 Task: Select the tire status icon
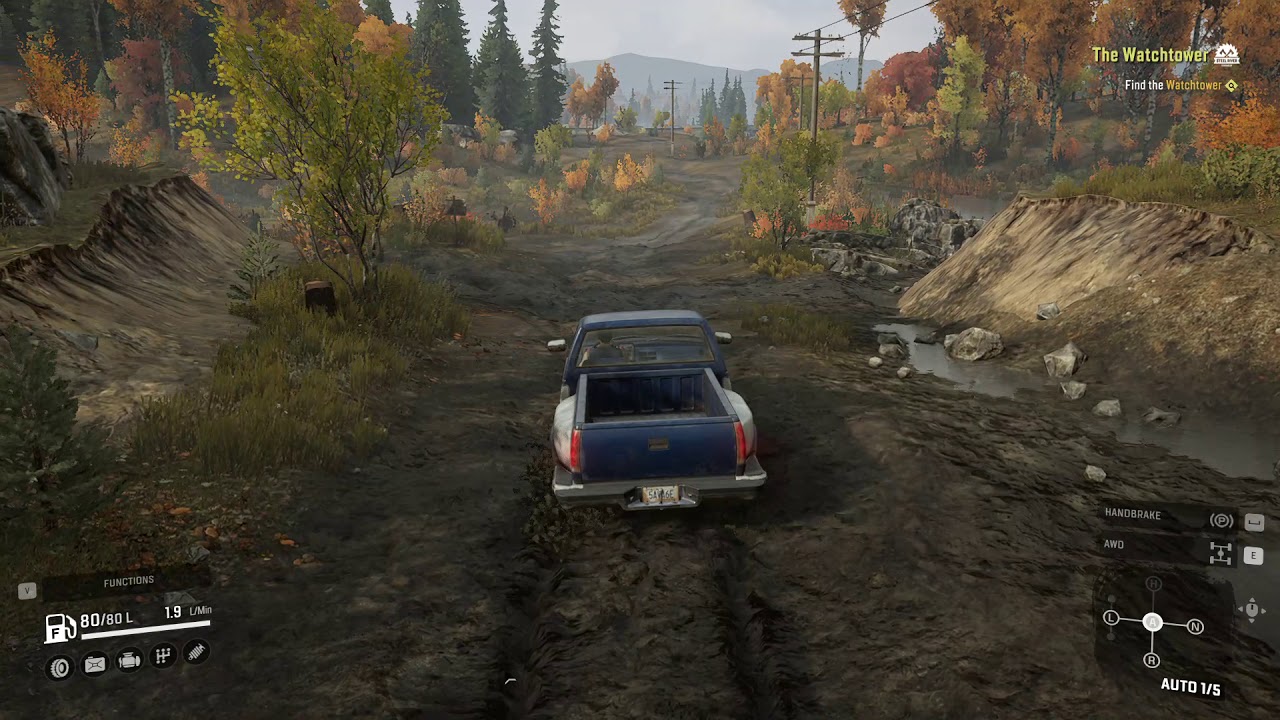coord(60,667)
